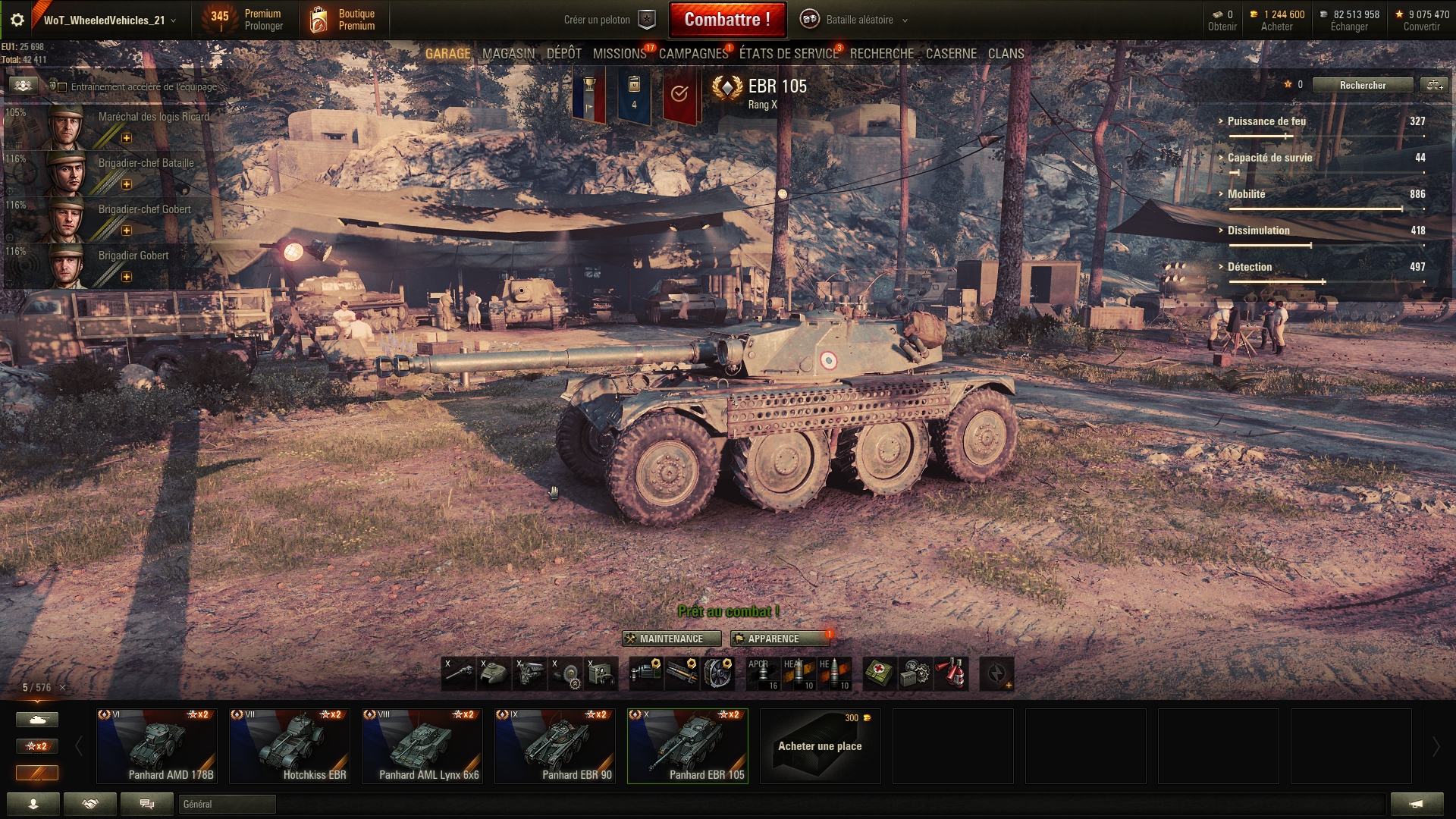This screenshot has width=1456, height=819.
Task: Open the Clans tab
Action: tap(1006, 54)
